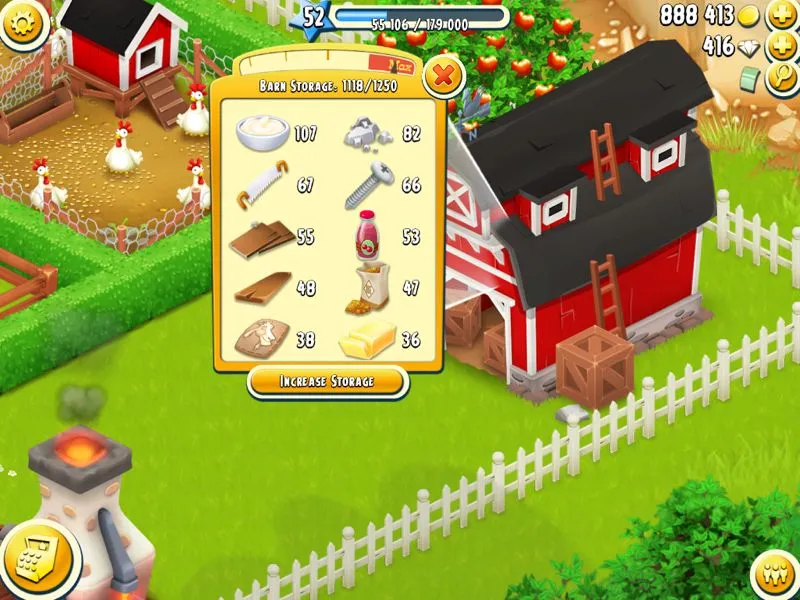
Task: Pick the wooden panels stack
Action: coord(260,238)
